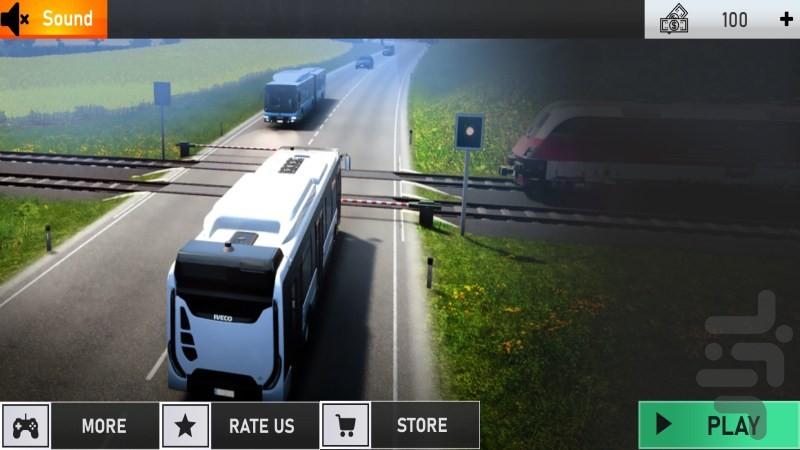
Task: Add more cash with the plus button
Action: (x=785, y=19)
